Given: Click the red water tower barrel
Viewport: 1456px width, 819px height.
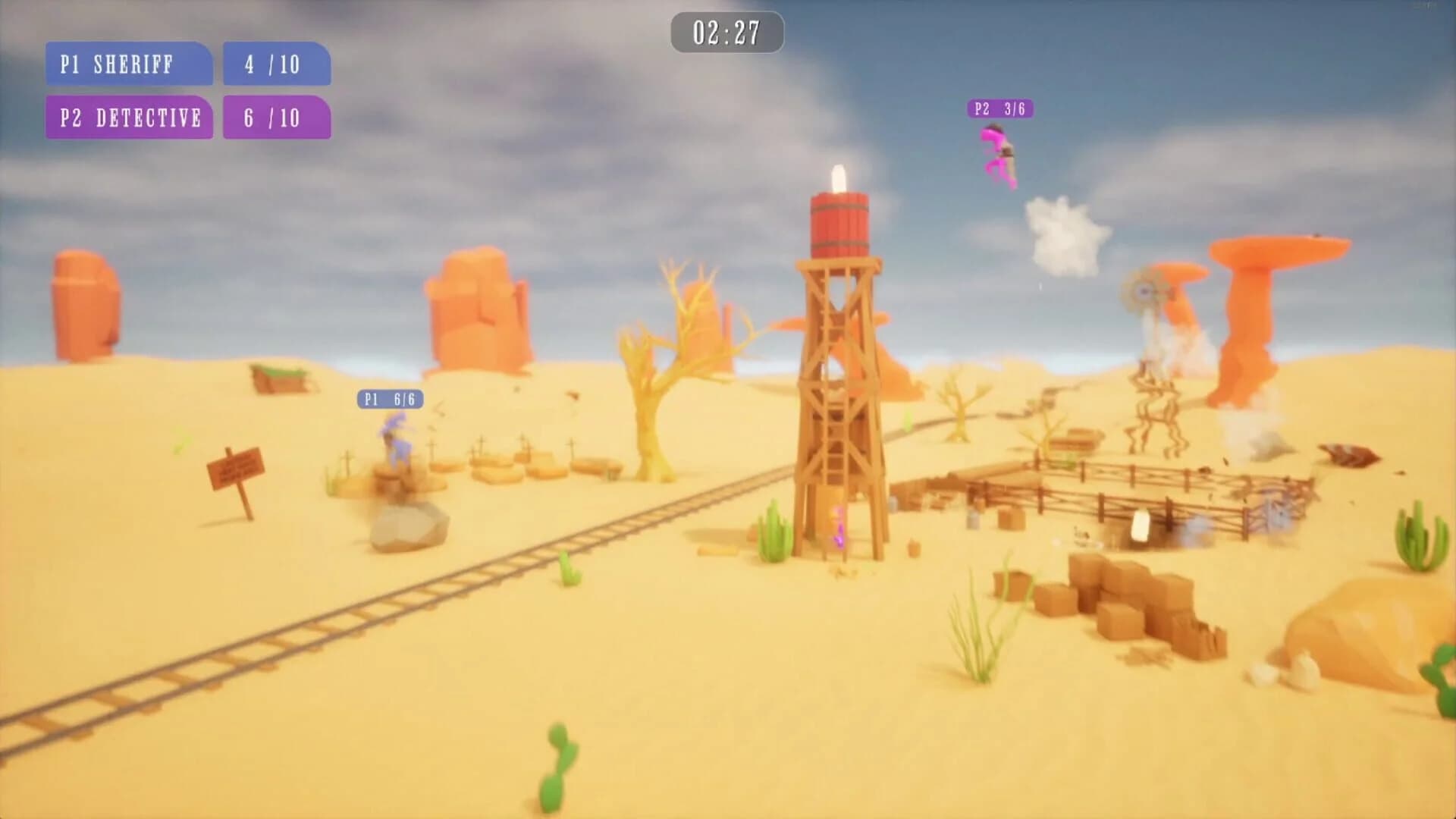Looking at the screenshot, I should 839,224.
